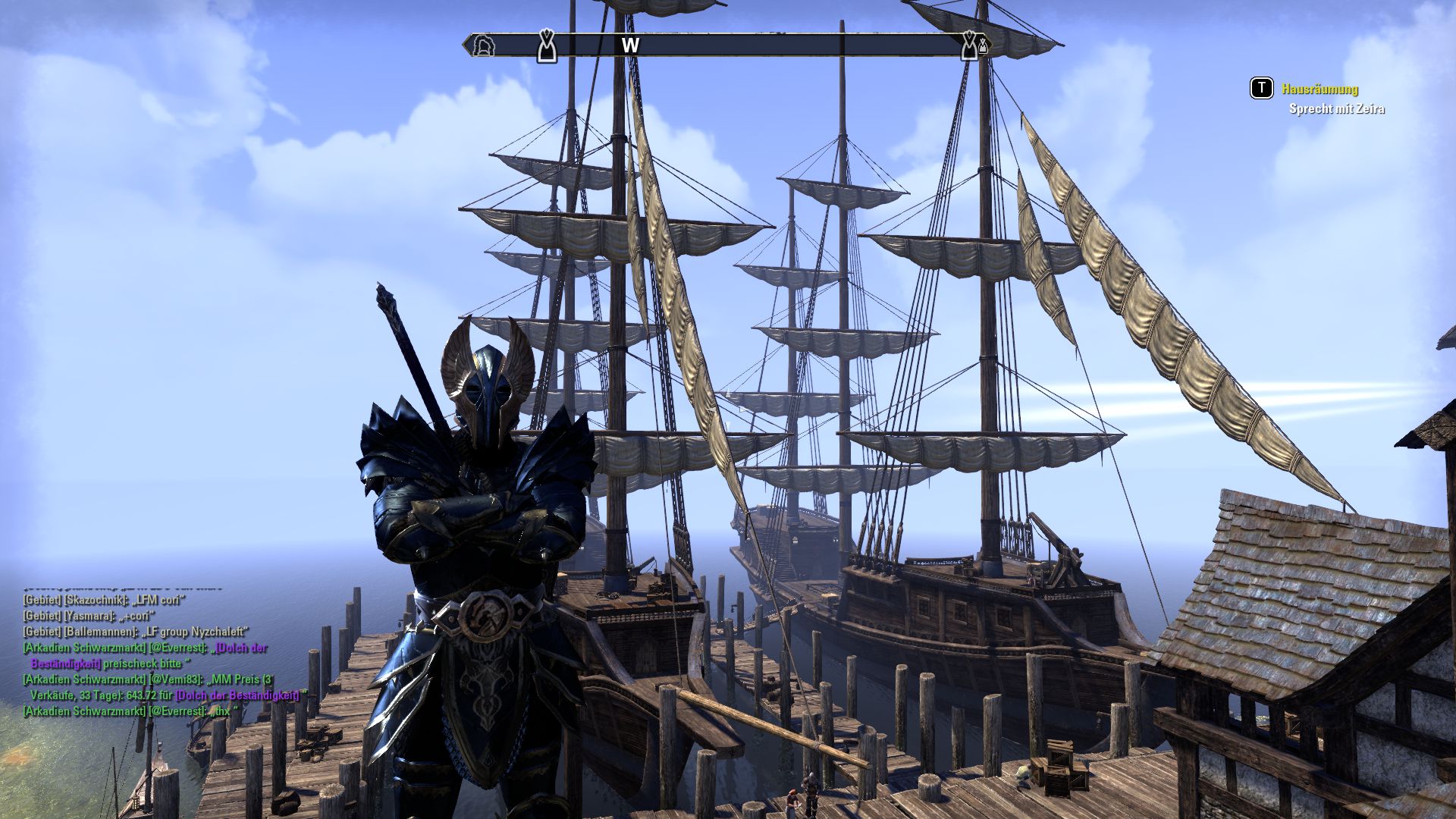Viewport: 1456px width, 819px height.
Task: Click the W cardinal marker on the compass
Action: click(x=629, y=45)
